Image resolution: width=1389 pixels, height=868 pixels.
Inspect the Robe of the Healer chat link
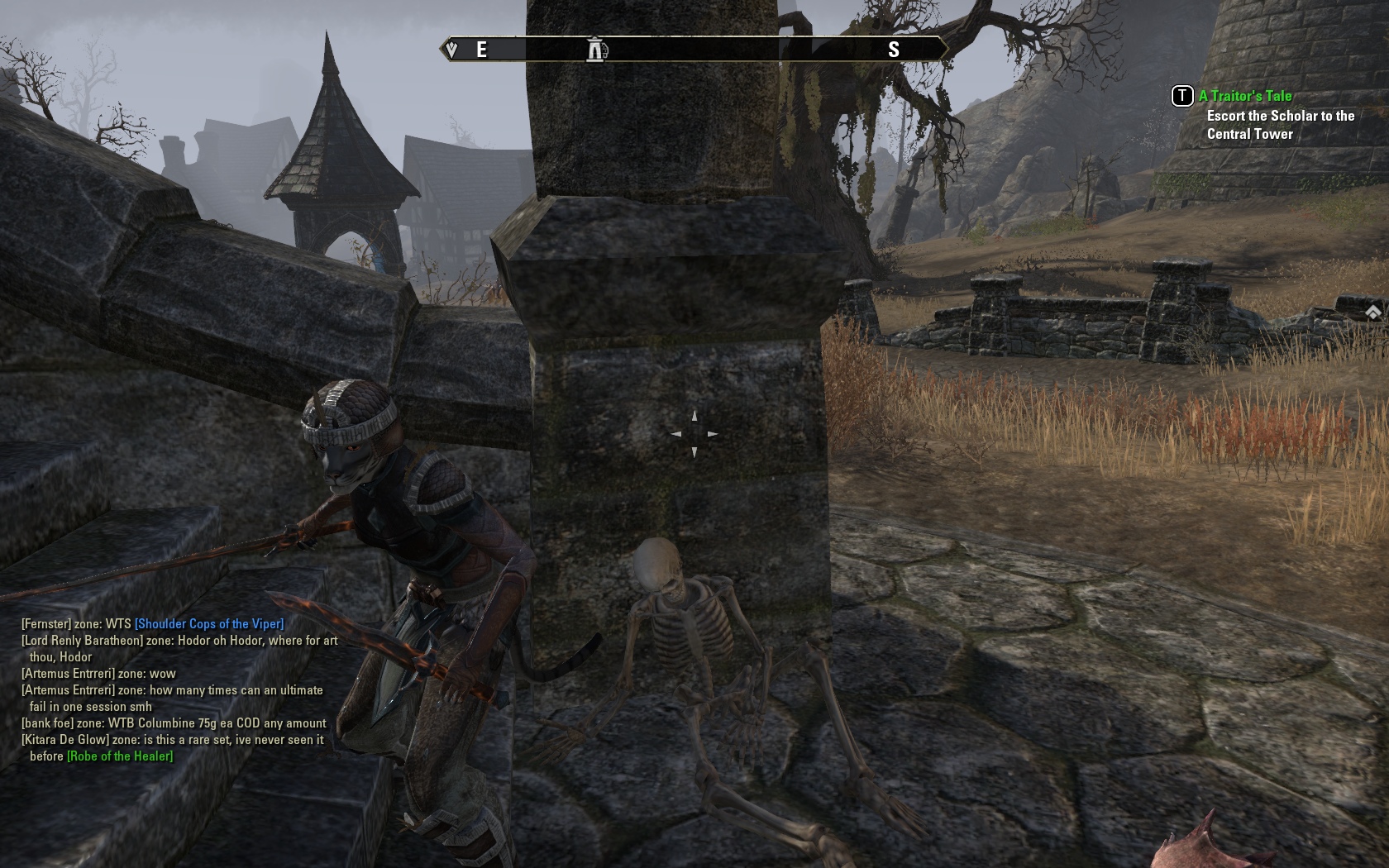tap(120, 756)
